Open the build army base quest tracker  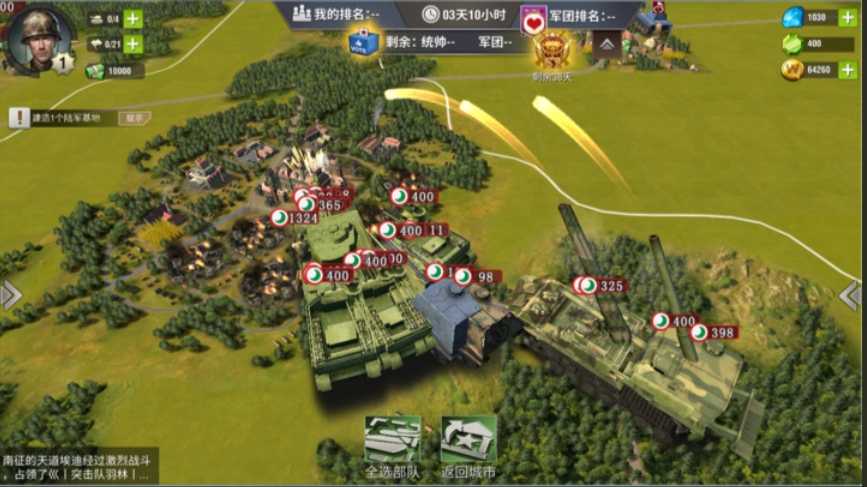tap(62, 118)
